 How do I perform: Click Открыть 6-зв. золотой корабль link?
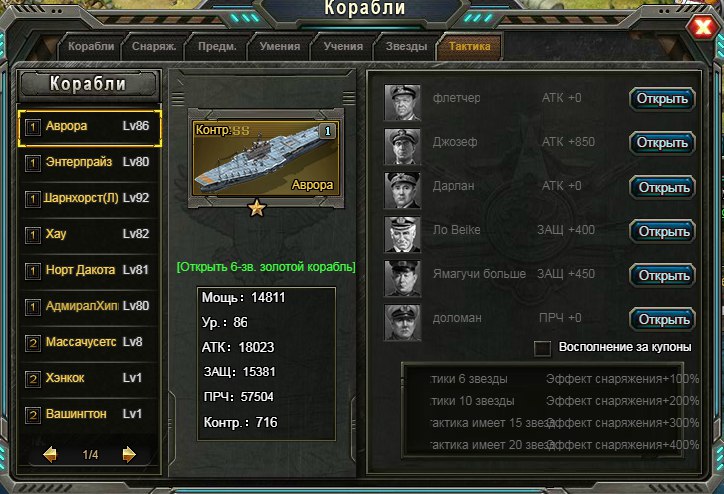point(265,268)
